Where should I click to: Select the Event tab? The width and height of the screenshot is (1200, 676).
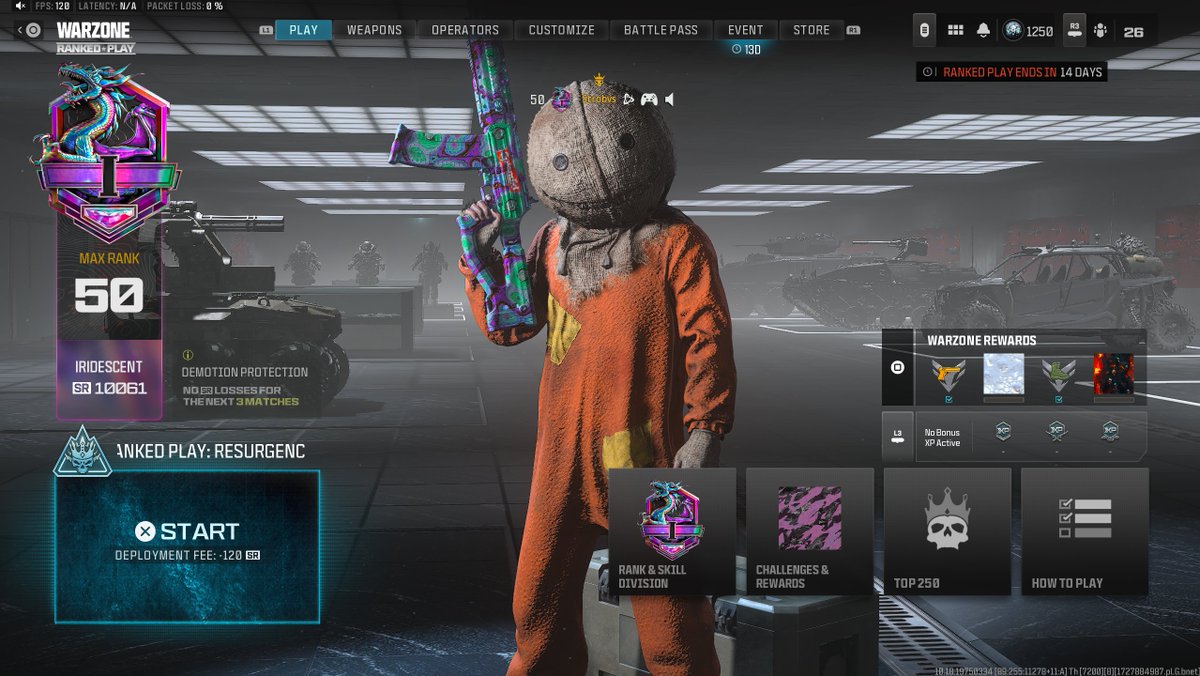[x=745, y=30]
